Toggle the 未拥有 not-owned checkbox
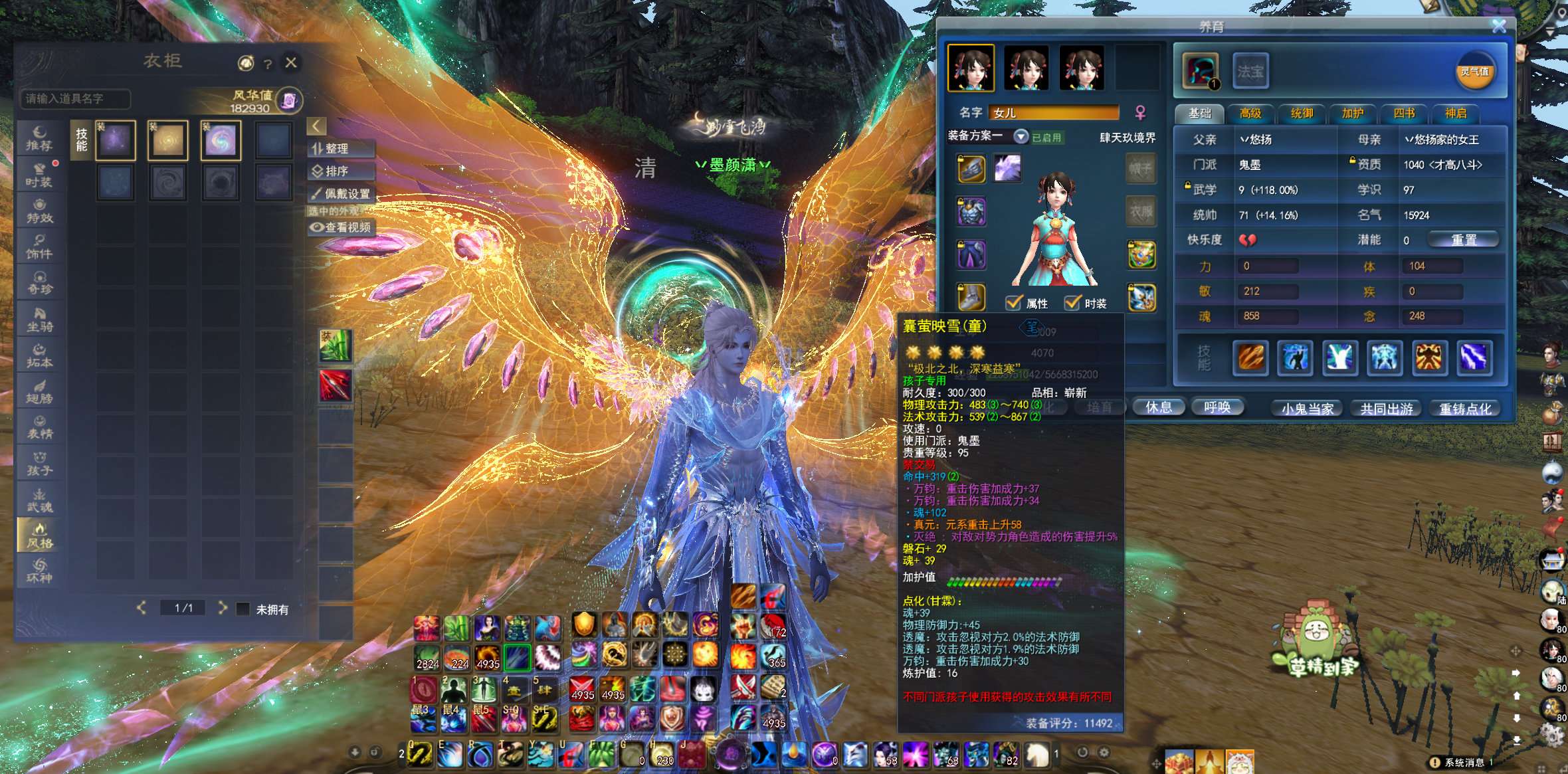The width and height of the screenshot is (1568, 774). tap(244, 609)
